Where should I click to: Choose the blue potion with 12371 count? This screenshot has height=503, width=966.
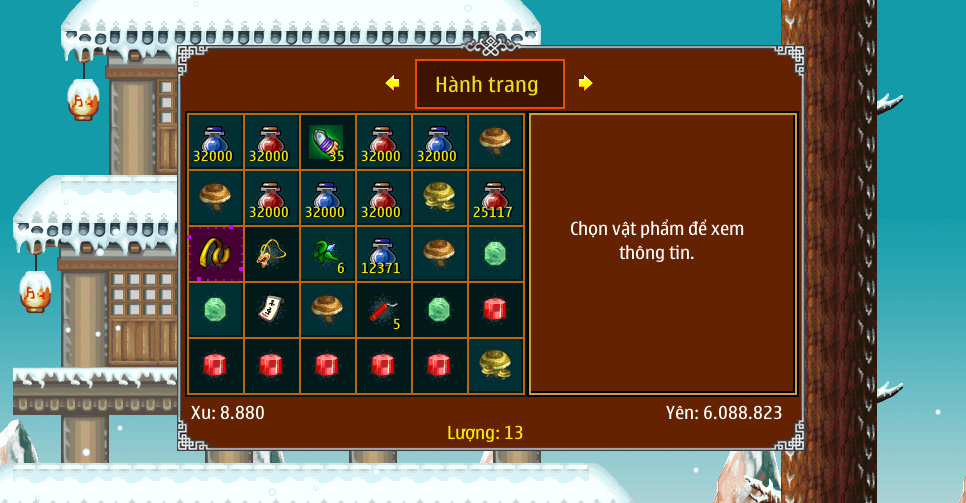[x=383, y=254]
